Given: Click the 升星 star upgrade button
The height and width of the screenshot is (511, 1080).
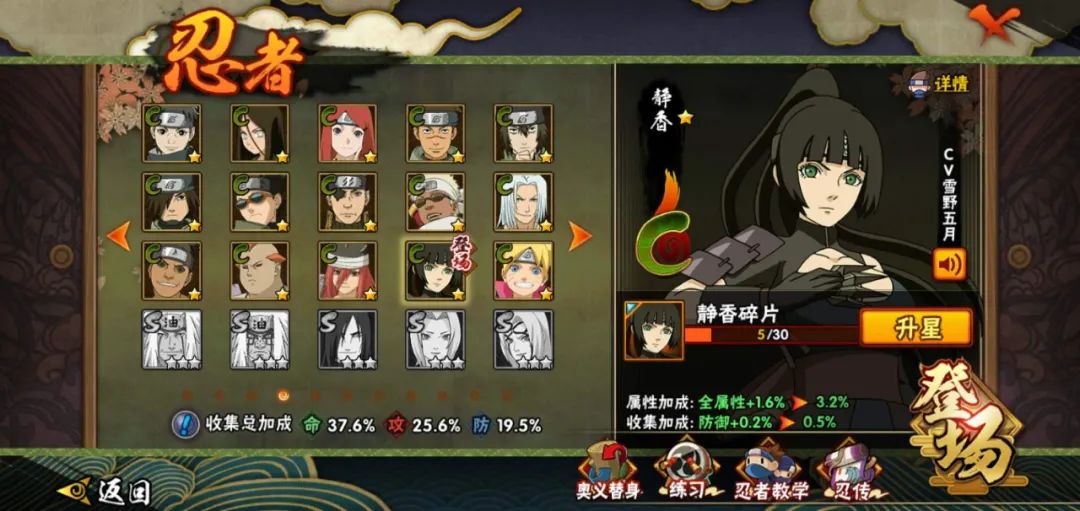Looking at the screenshot, I should click(915, 327).
